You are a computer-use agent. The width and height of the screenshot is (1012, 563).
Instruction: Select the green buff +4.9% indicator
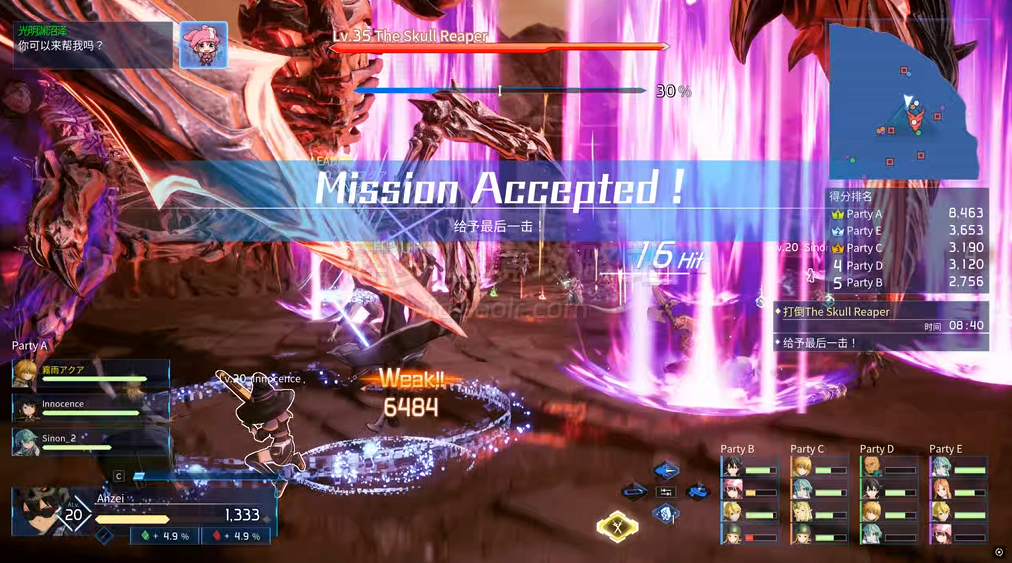164,536
